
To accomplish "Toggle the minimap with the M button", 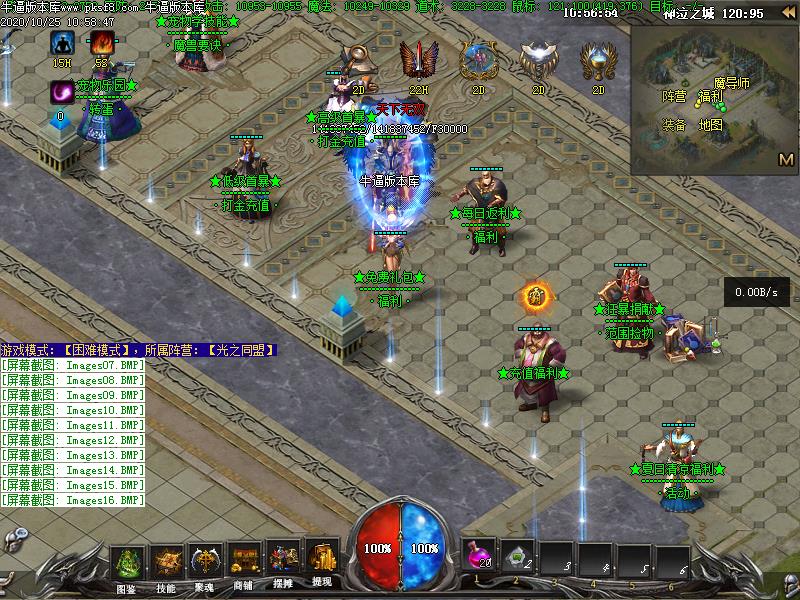I will 785,159.
